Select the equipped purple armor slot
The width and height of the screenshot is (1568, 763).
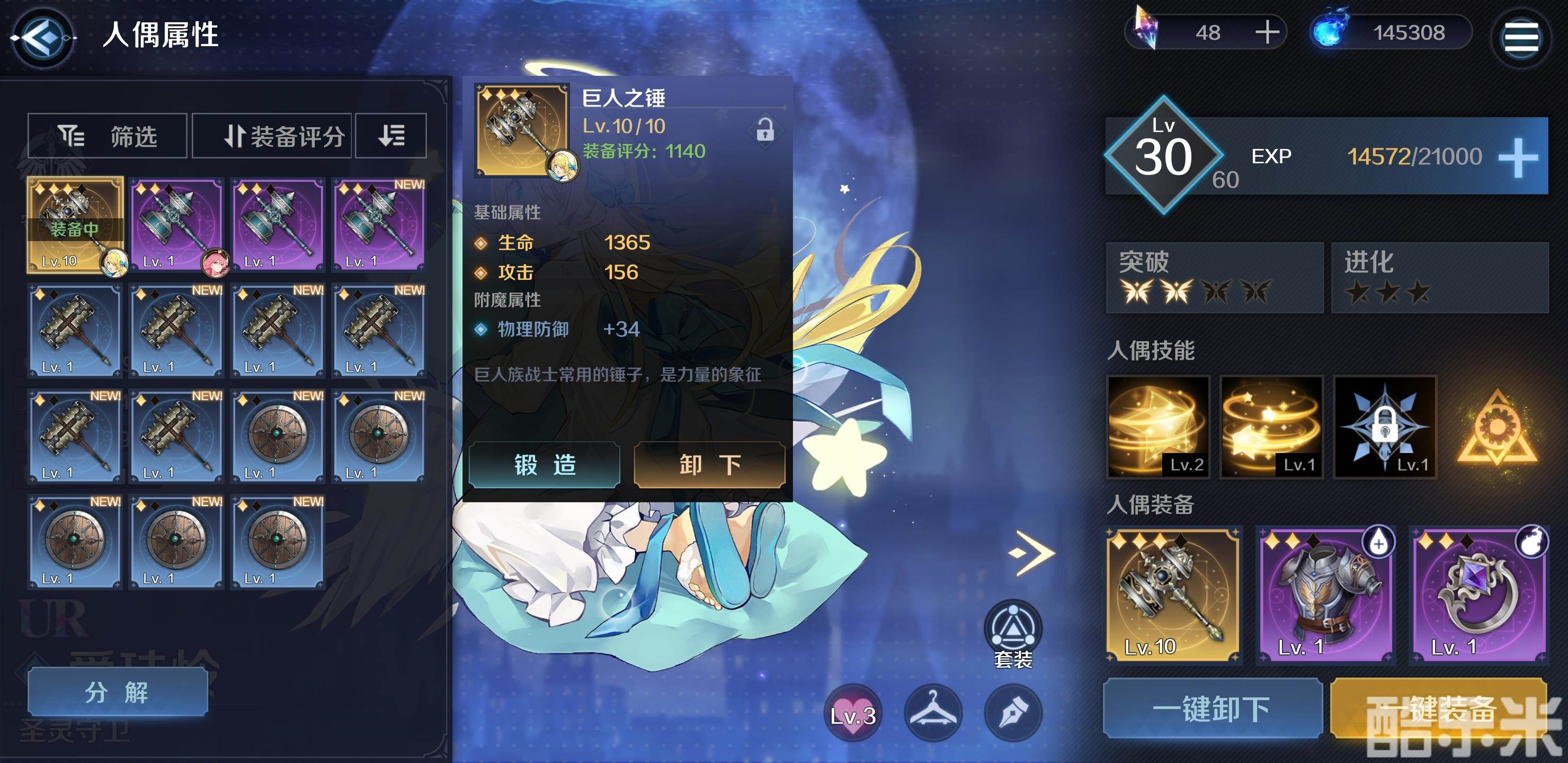tap(1326, 595)
